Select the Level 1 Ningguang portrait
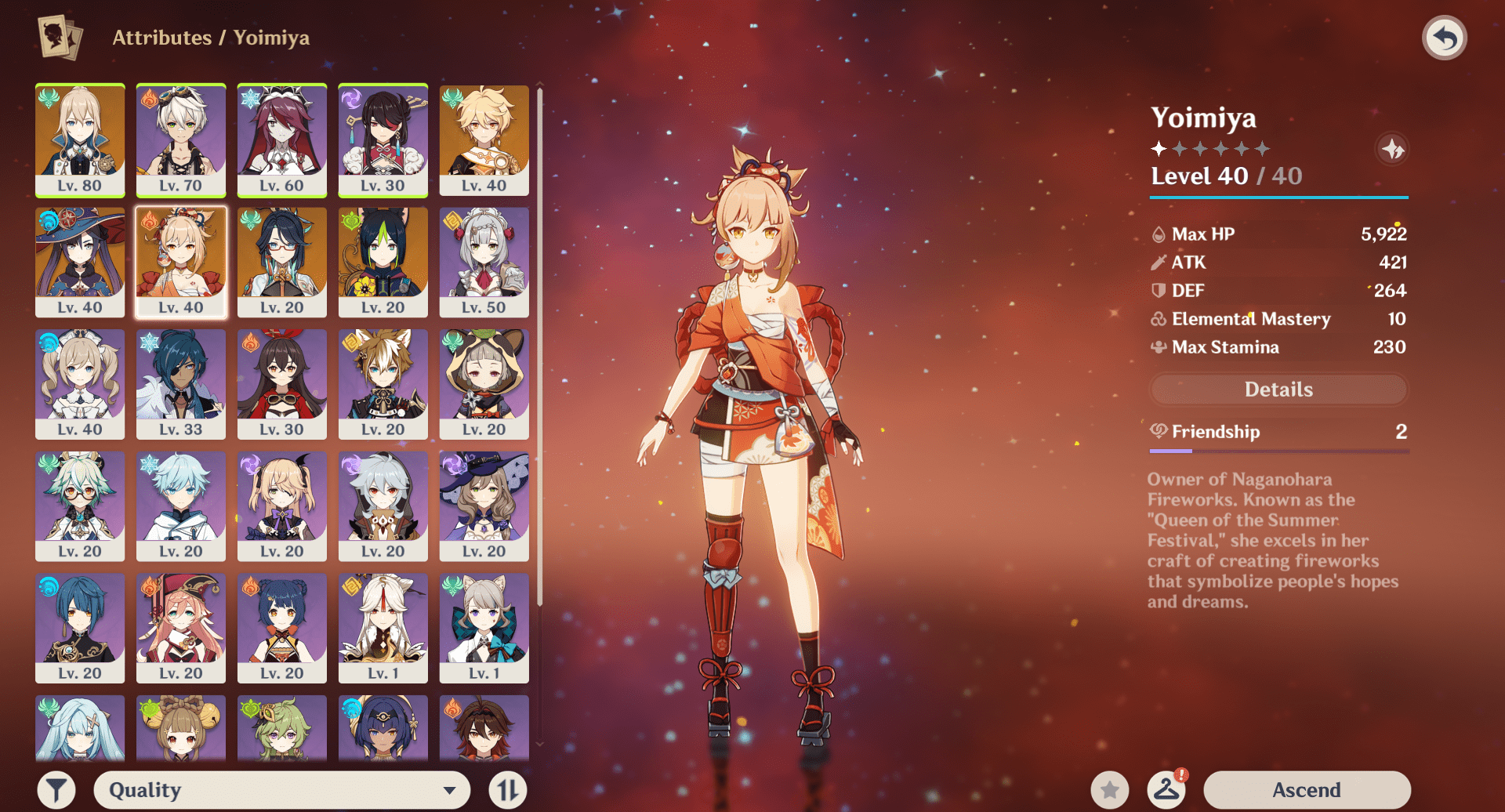Screen dimensions: 1505x812 tap(383, 627)
